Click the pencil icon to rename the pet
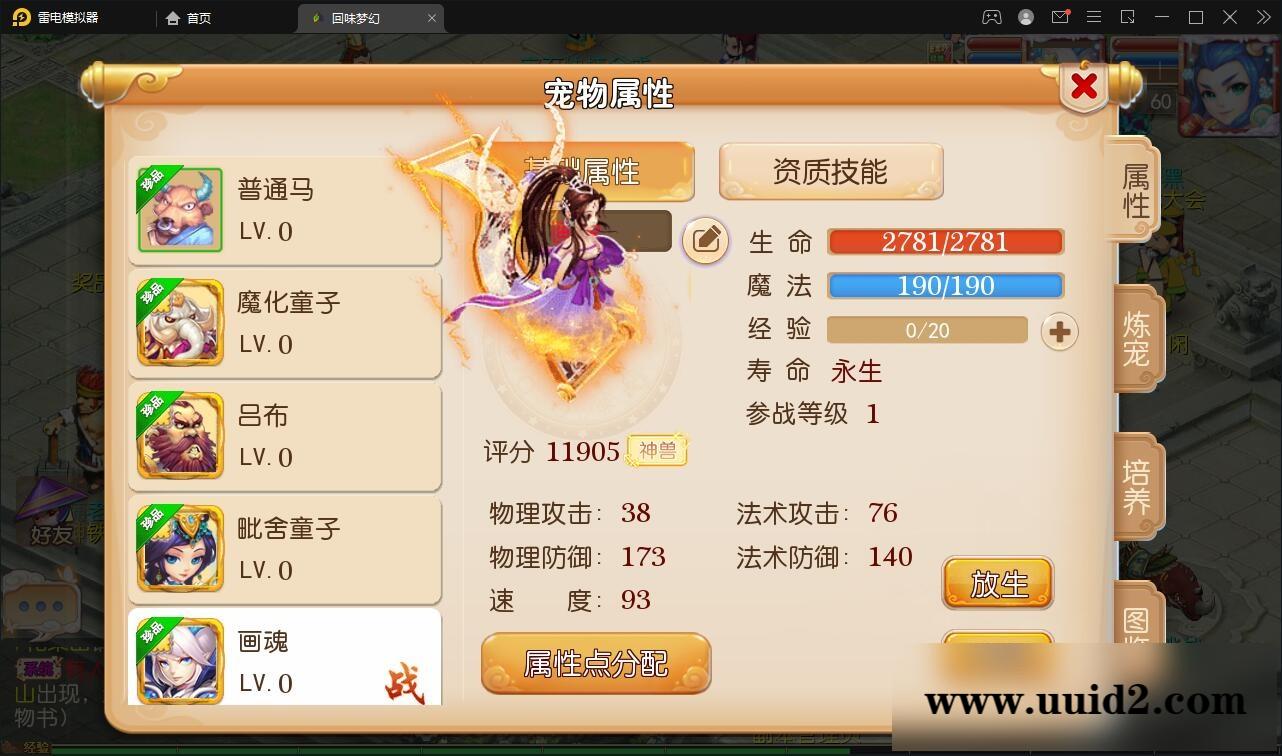Image resolution: width=1282 pixels, height=756 pixels. (705, 239)
